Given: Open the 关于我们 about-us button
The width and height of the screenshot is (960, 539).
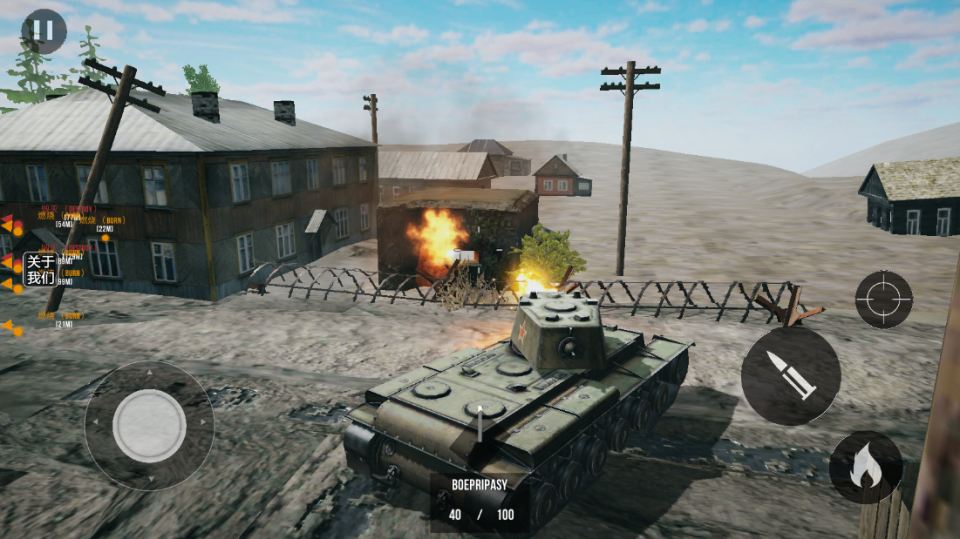Looking at the screenshot, I should coord(40,269).
